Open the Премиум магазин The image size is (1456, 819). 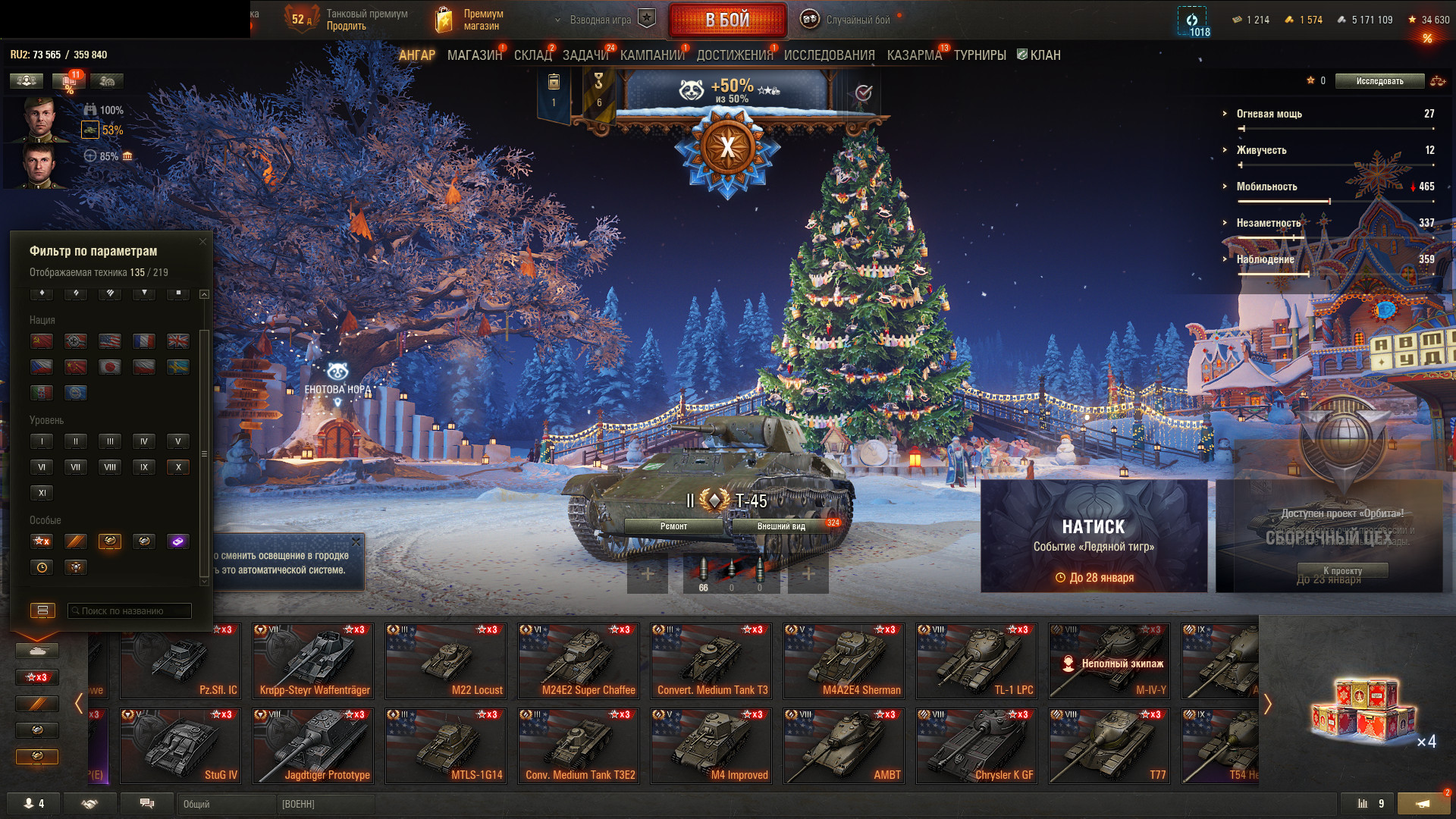pyautogui.click(x=470, y=20)
